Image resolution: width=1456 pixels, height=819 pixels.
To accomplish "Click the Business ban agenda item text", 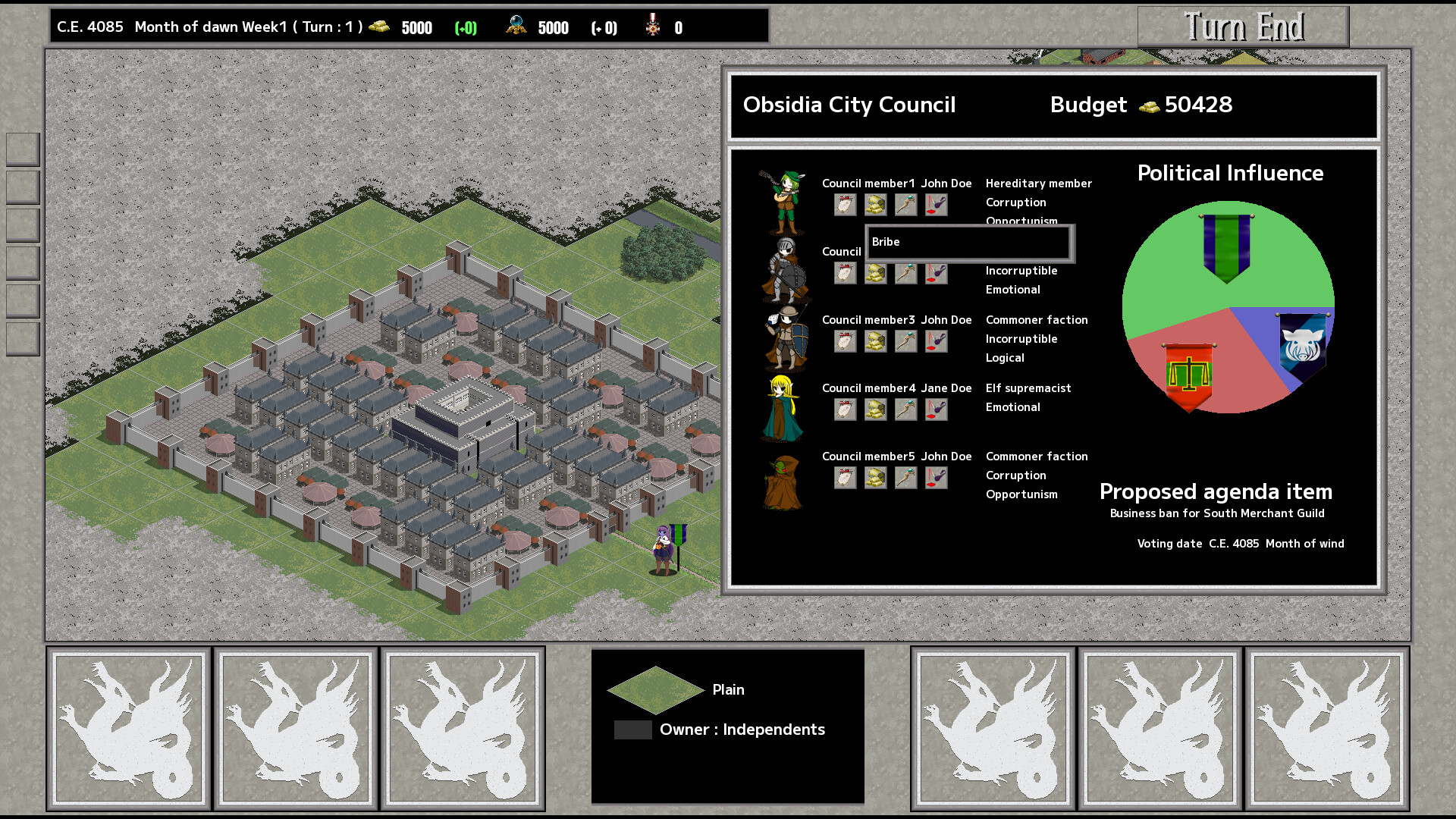I will point(1216,513).
